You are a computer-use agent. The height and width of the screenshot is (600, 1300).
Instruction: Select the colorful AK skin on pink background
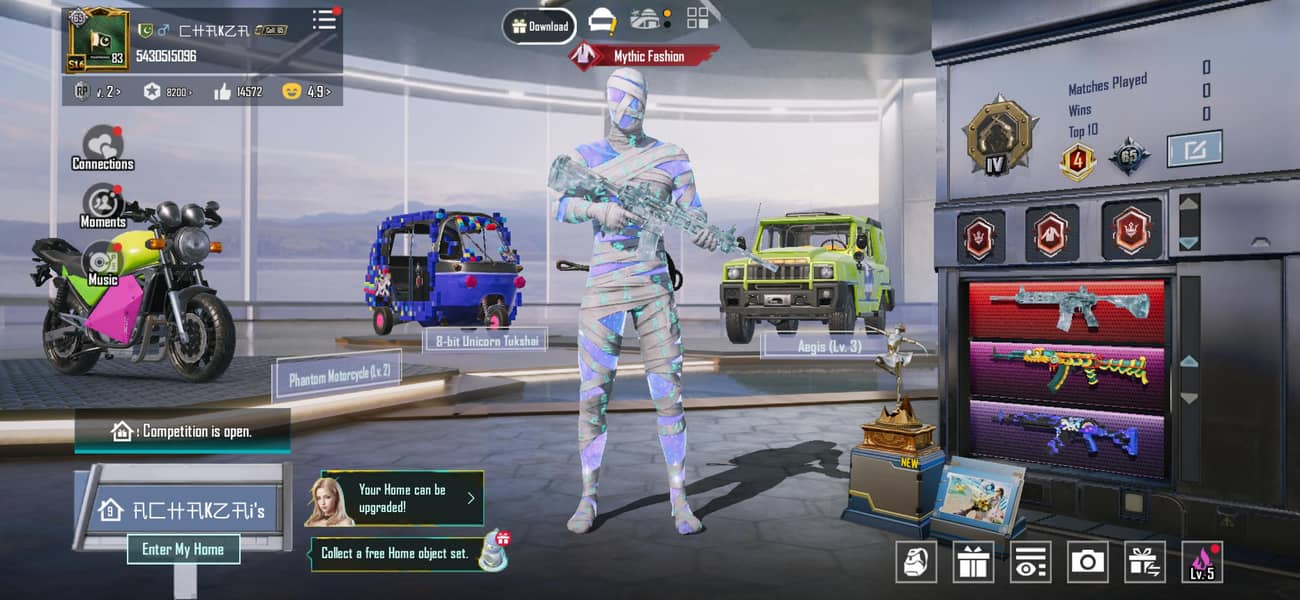coord(1066,370)
